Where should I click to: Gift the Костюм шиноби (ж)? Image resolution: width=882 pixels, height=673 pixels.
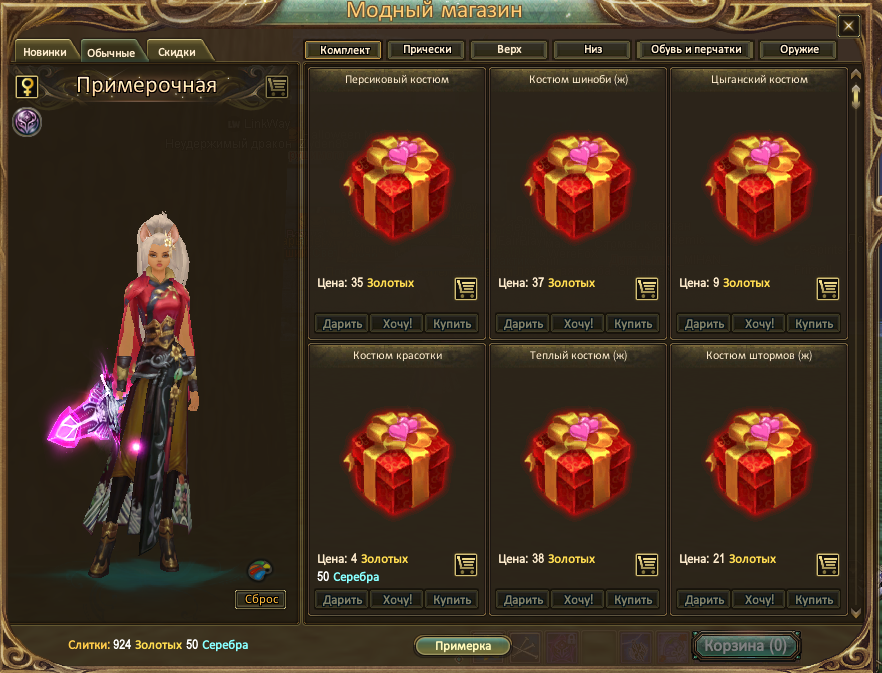tap(523, 324)
